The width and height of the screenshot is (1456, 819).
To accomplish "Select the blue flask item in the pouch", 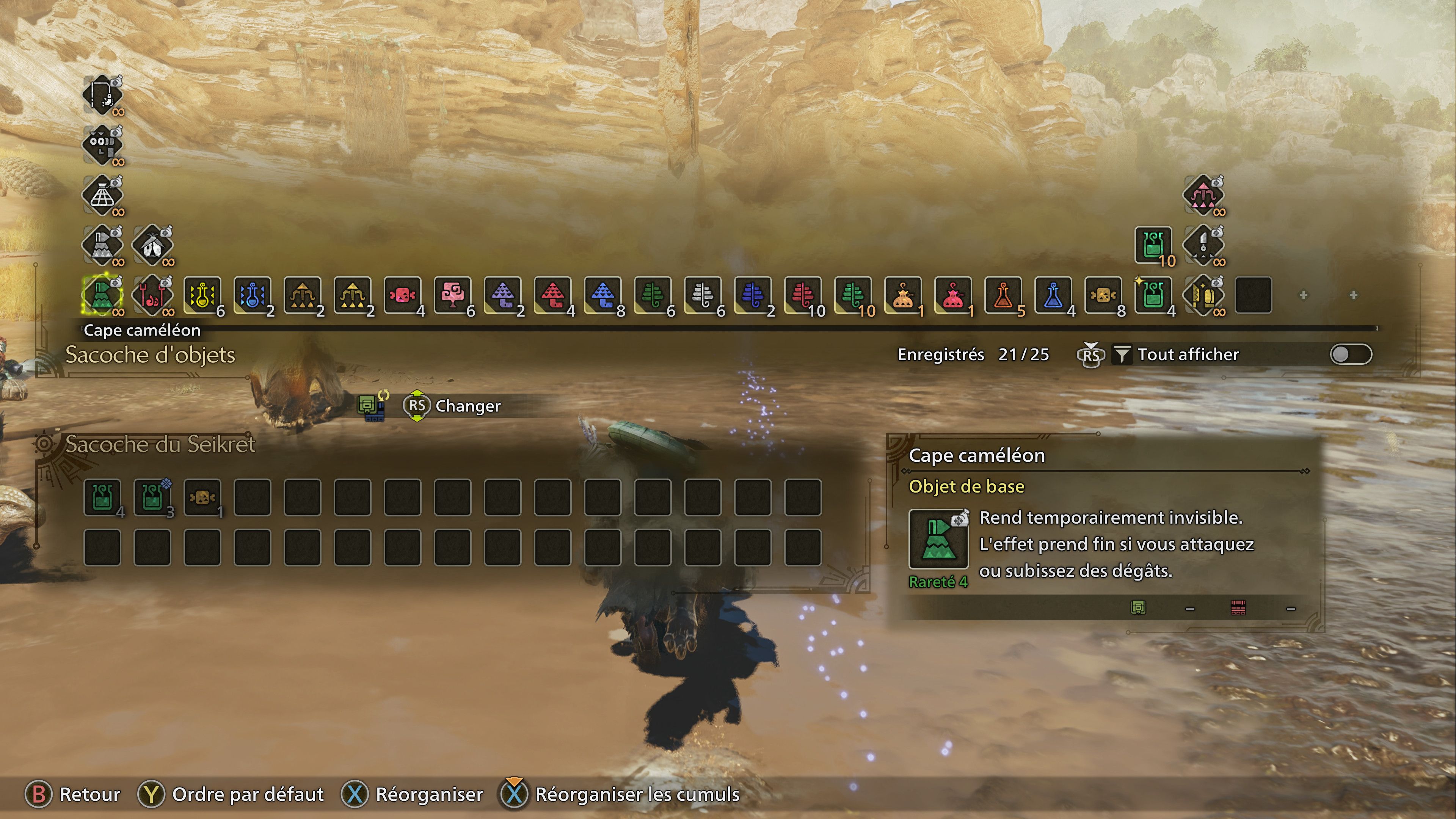I will (x=1053, y=294).
